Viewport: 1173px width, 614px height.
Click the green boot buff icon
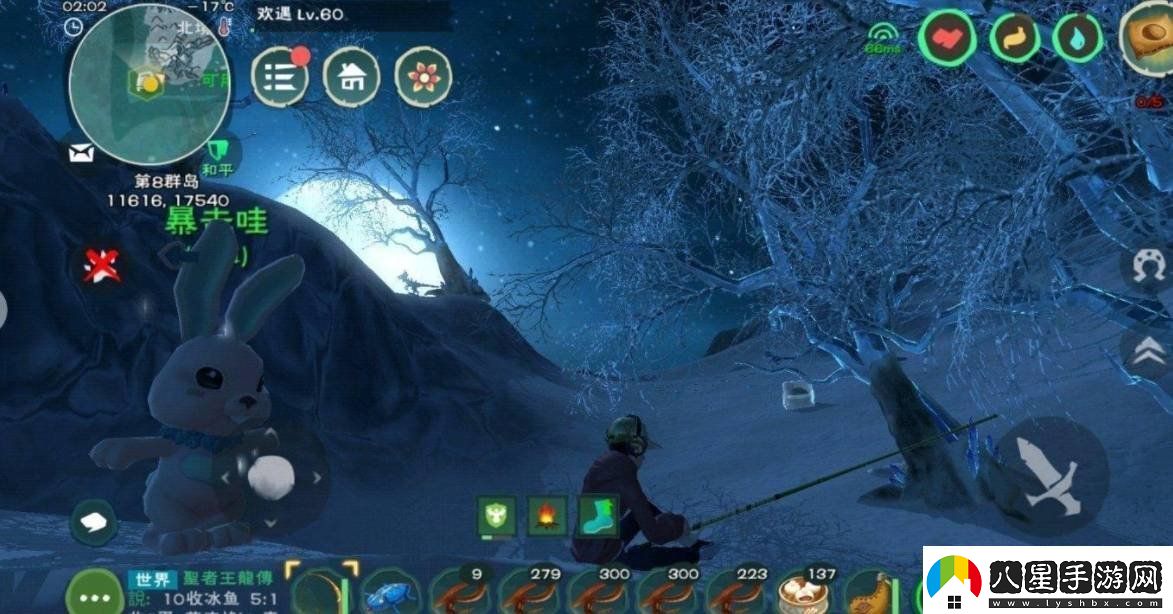click(x=597, y=517)
